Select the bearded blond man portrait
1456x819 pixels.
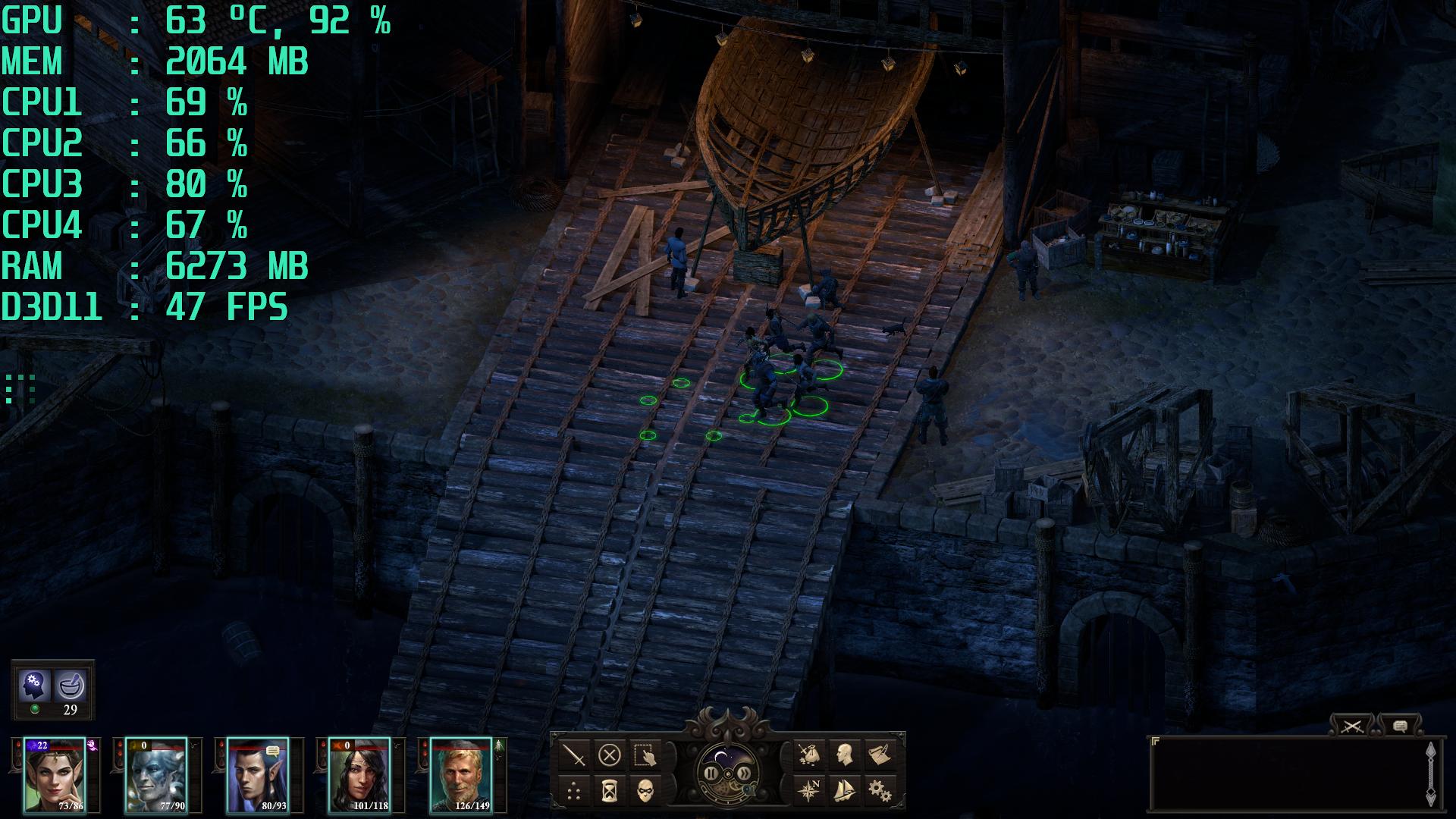[x=460, y=775]
